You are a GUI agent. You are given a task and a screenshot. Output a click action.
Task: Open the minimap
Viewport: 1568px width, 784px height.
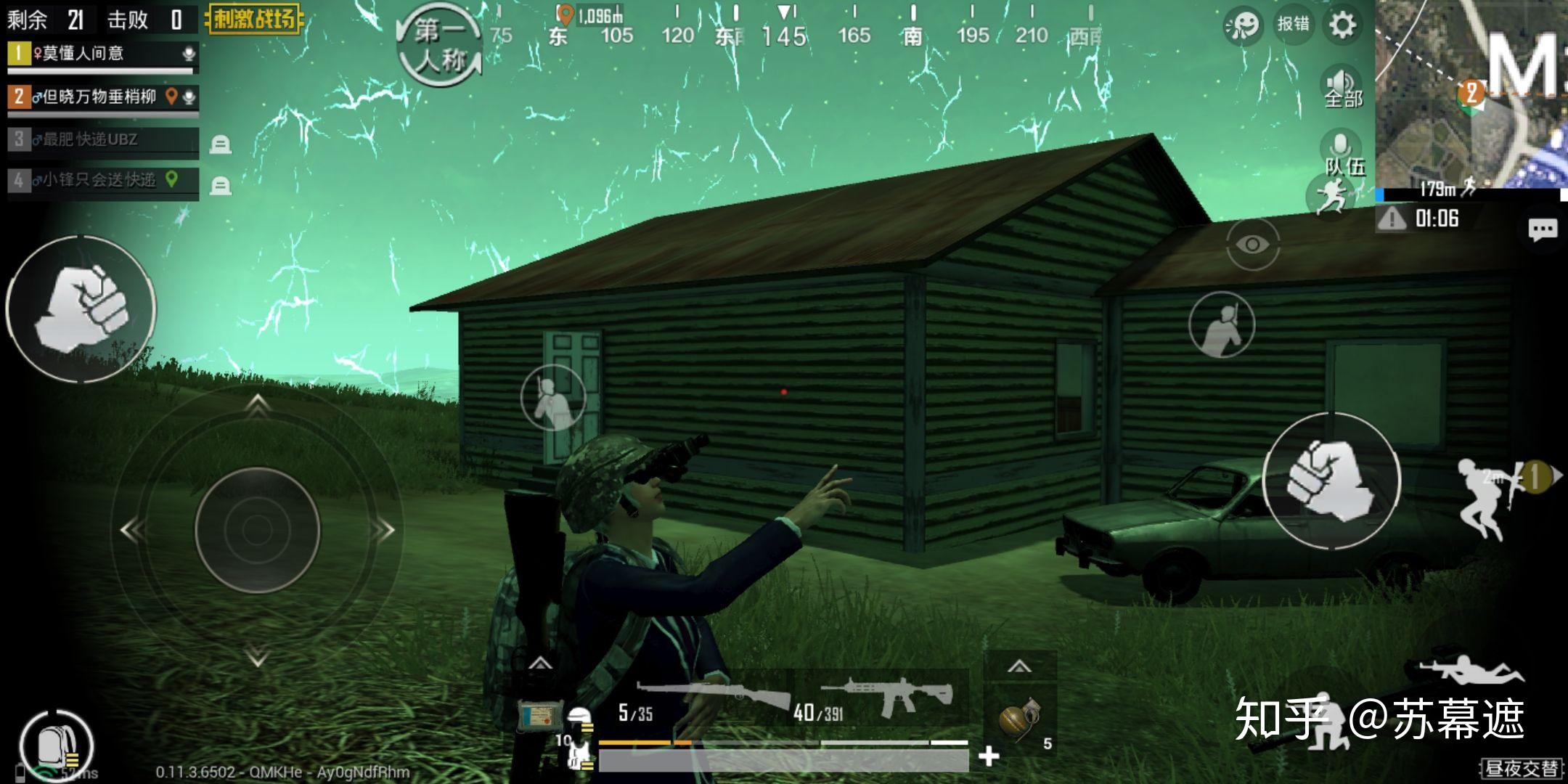pos(1471,93)
